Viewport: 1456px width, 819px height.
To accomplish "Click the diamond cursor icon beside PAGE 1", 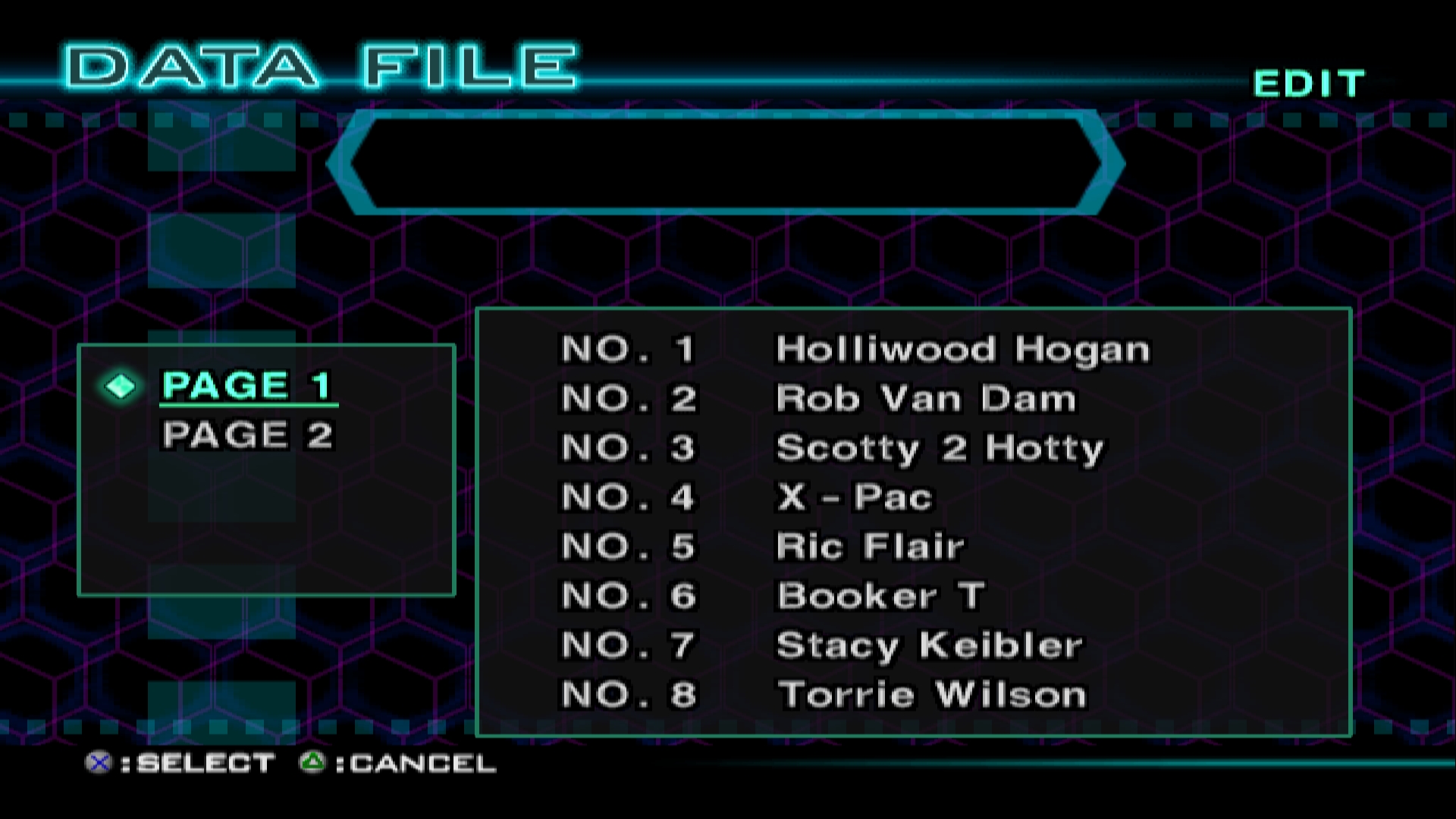I will (x=121, y=387).
